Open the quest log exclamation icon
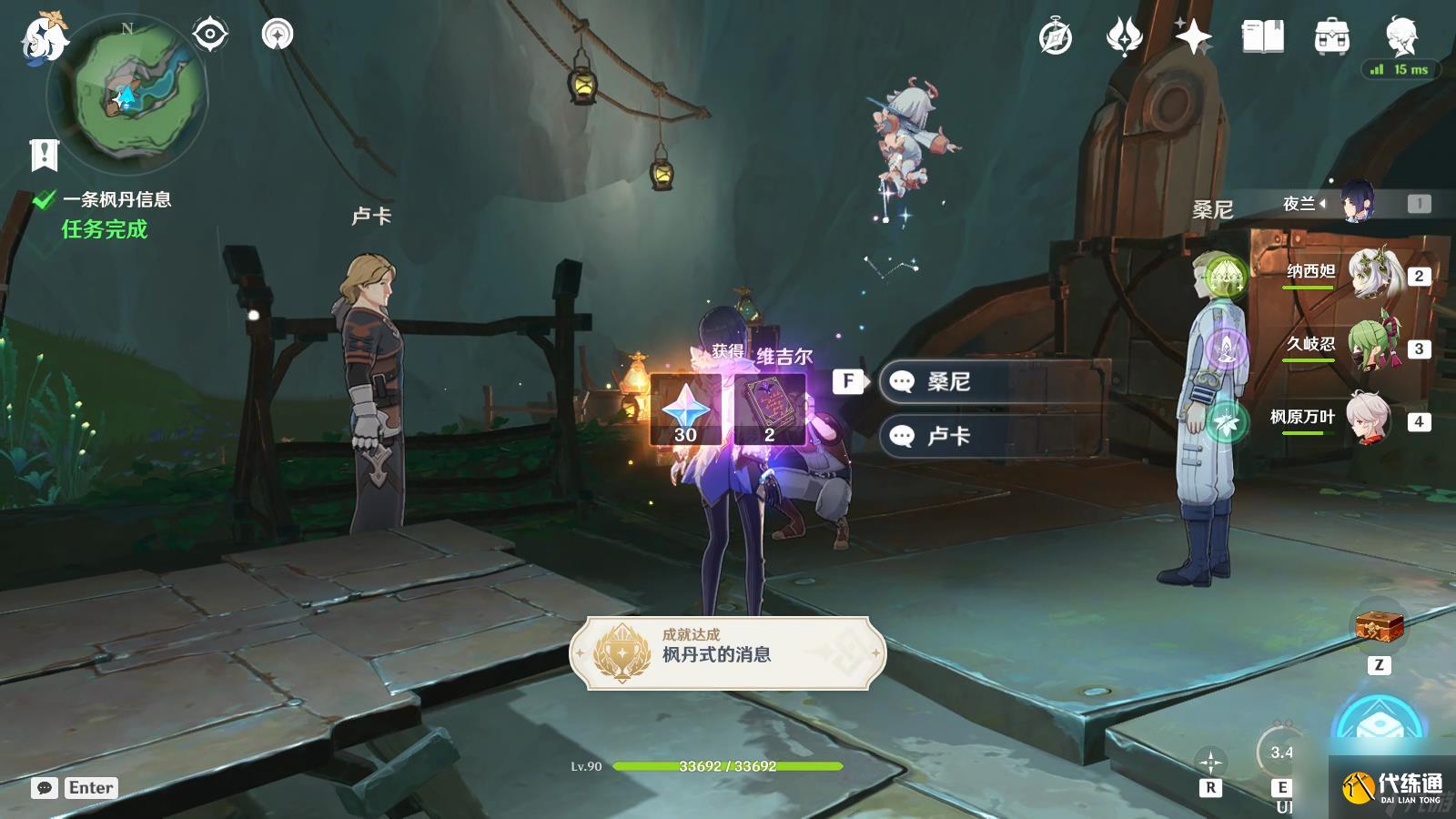Viewport: 1456px width, 819px height. (x=44, y=156)
